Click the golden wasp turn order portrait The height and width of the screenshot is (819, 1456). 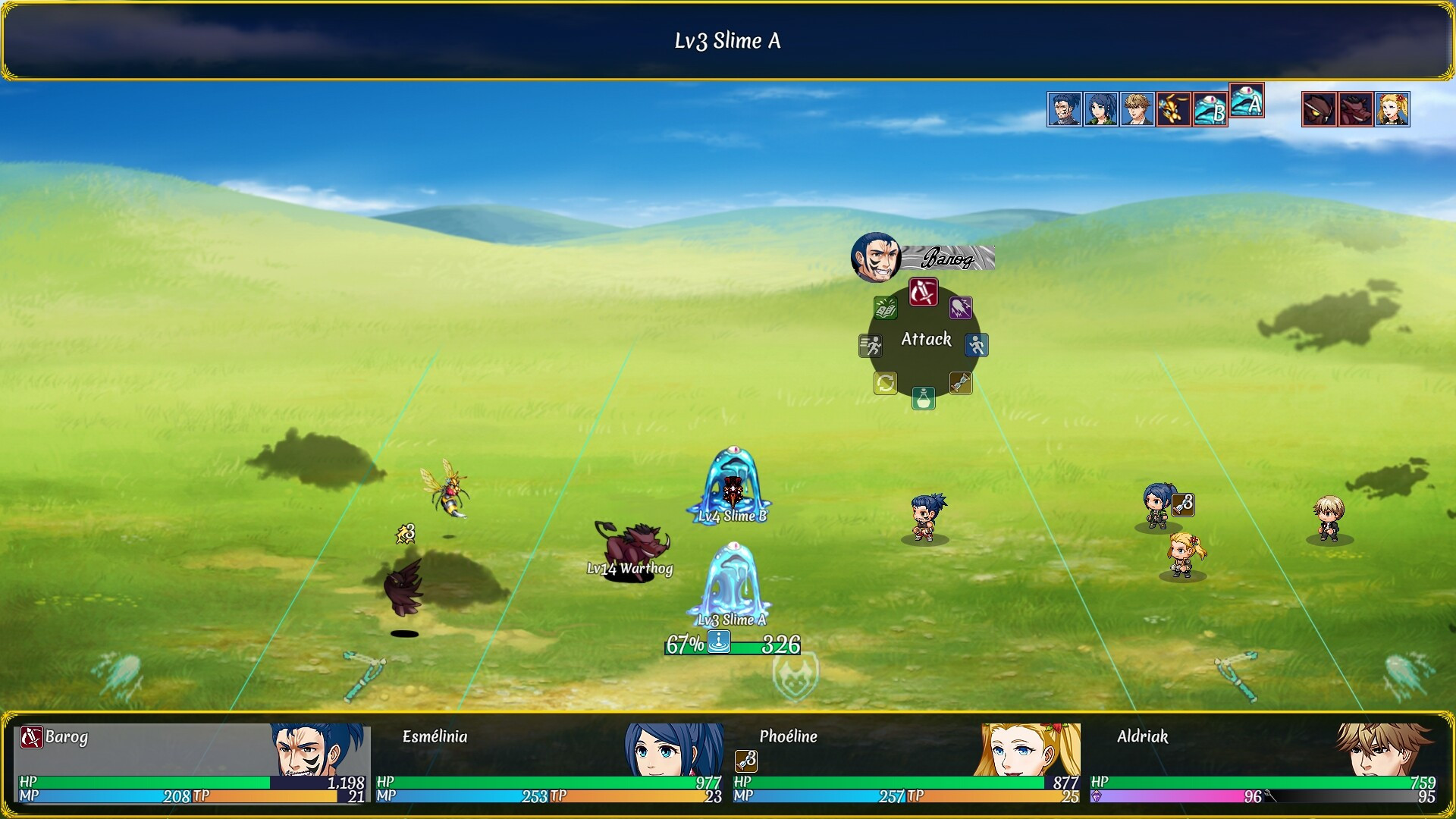click(1173, 110)
